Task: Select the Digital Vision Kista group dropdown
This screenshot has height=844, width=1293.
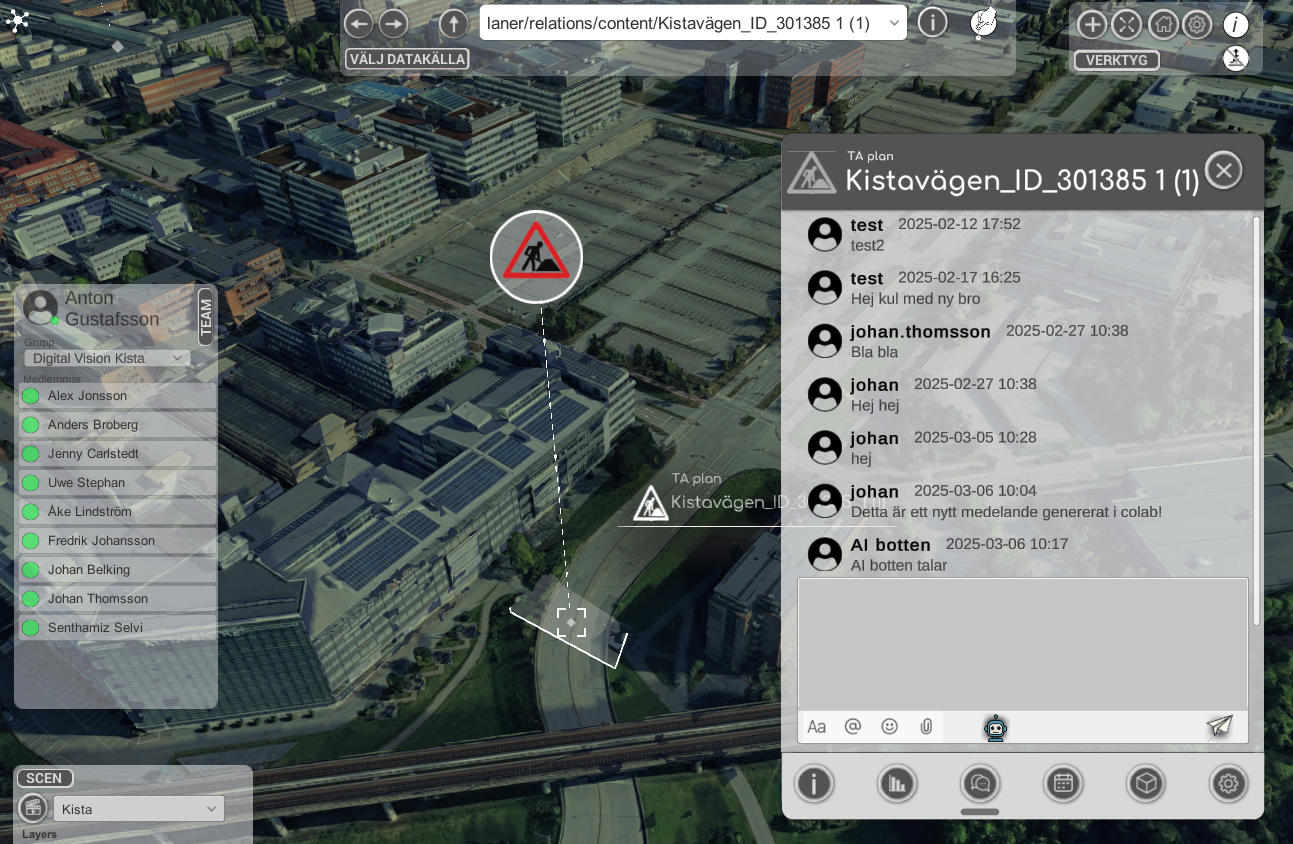Action: pyautogui.click(x=106, y=358)
